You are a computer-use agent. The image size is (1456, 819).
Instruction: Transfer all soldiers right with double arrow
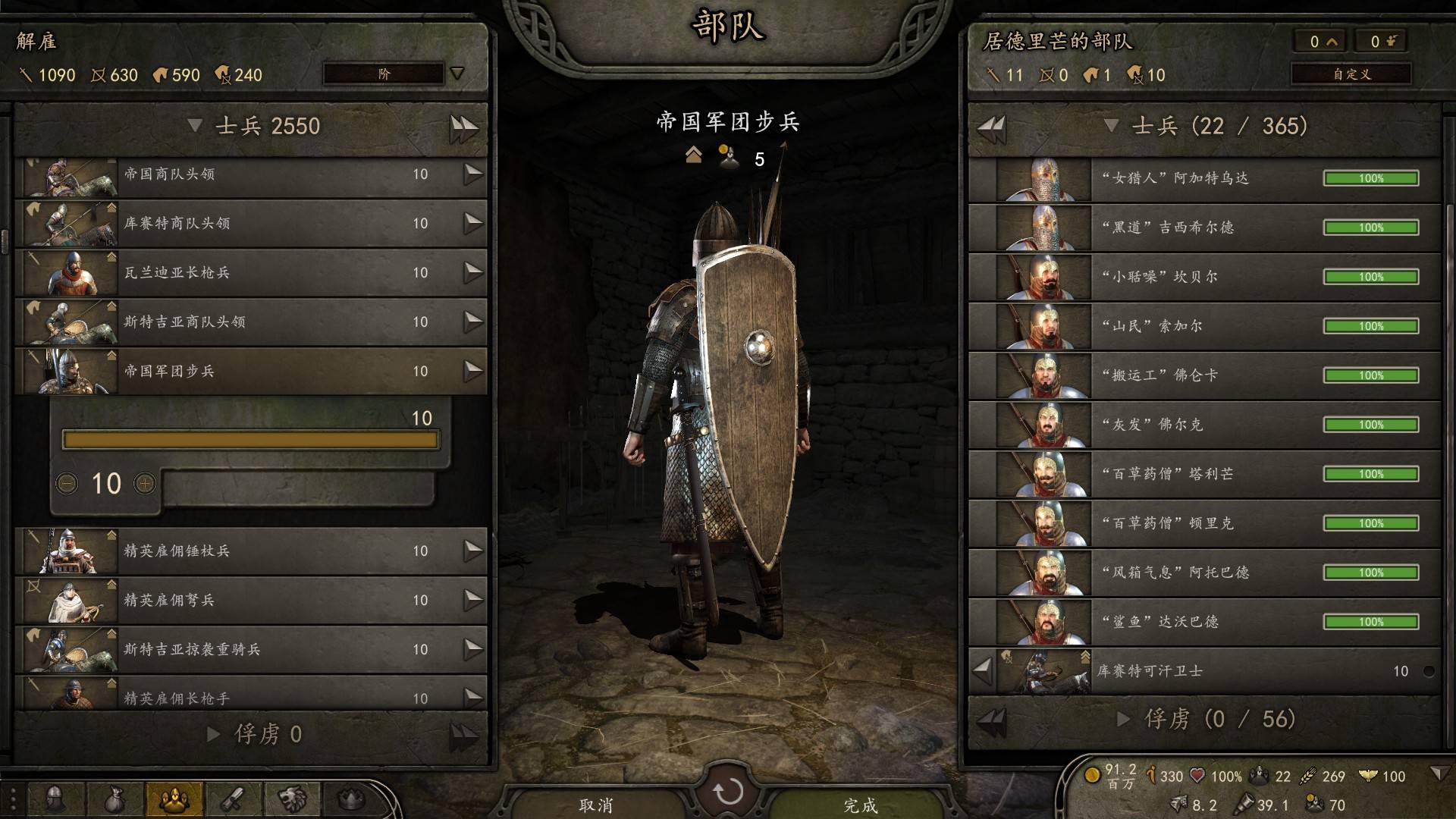point(463,127)
